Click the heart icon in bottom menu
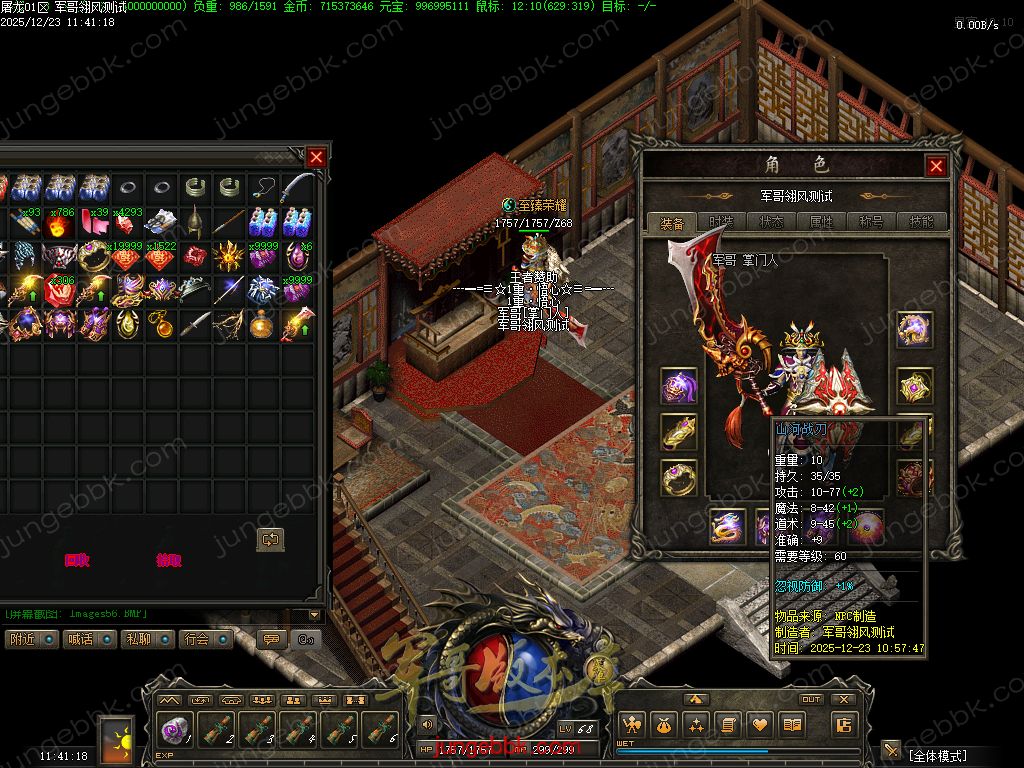1024x768 pixels. click(x=760, y=725)
